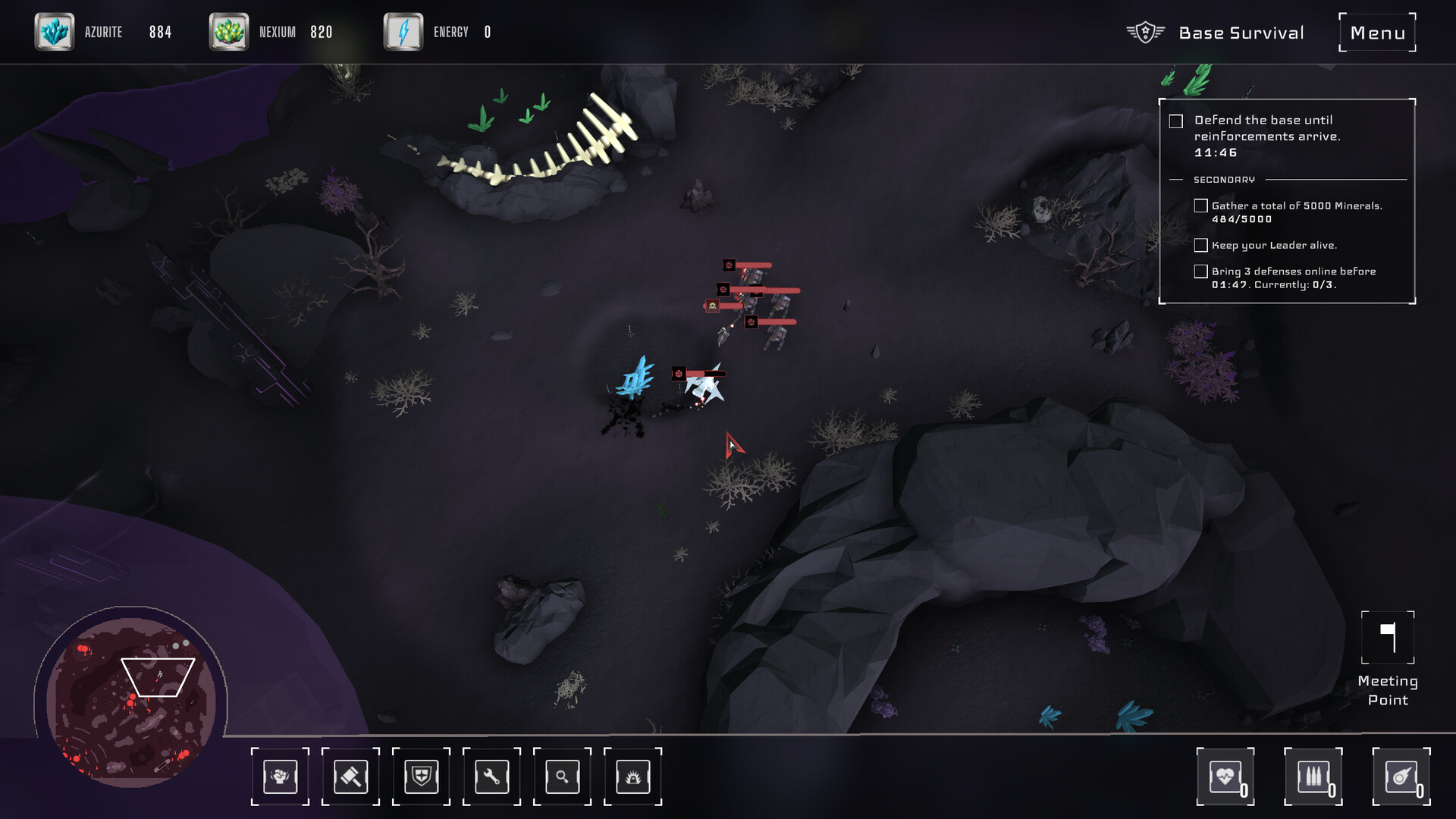Use the bullets ammo pack slot
This screenshot has width=1456, height=819.
(x=1313, y=777)
